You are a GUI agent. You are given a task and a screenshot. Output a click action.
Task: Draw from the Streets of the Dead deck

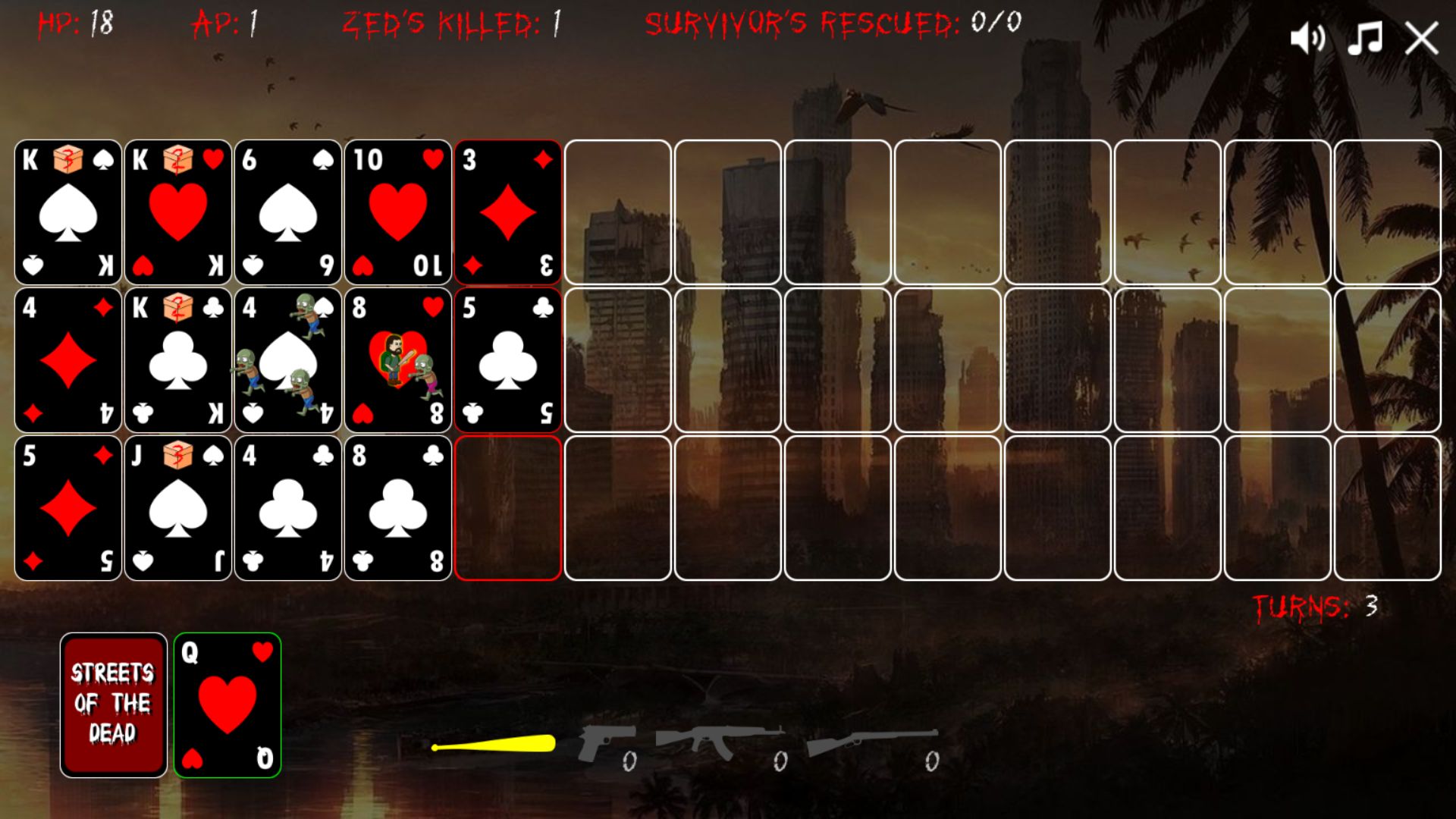tap(113, 704)
